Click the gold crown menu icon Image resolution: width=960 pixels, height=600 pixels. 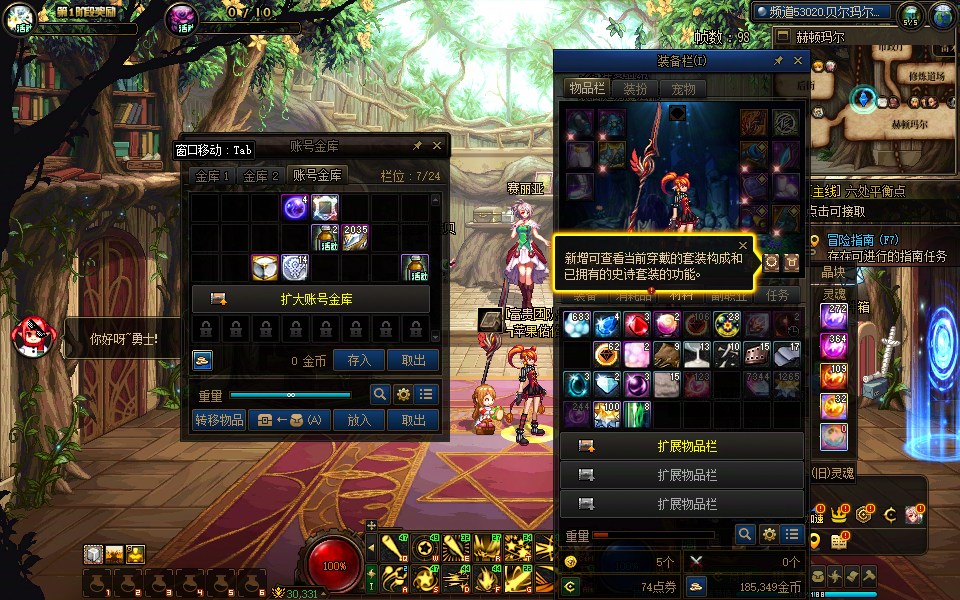(x=841, y=516)
